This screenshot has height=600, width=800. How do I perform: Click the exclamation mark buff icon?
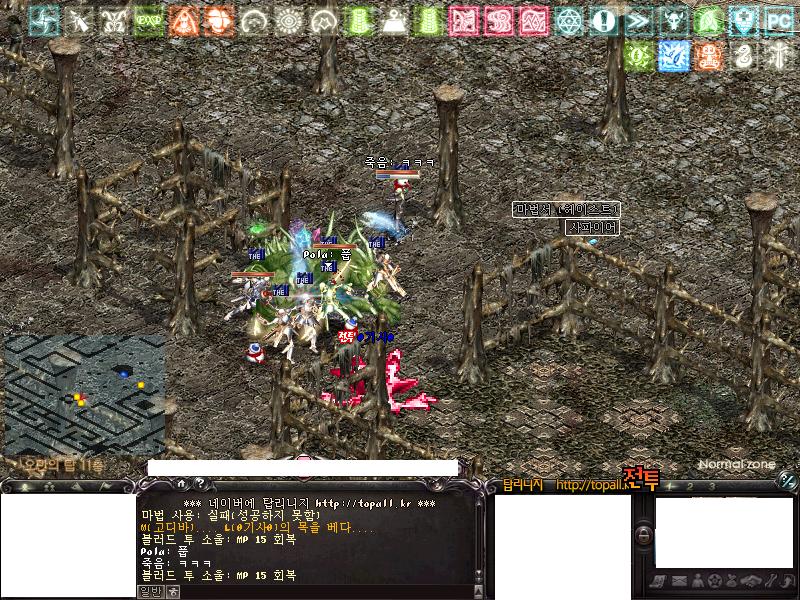click(x=603, y=20)
